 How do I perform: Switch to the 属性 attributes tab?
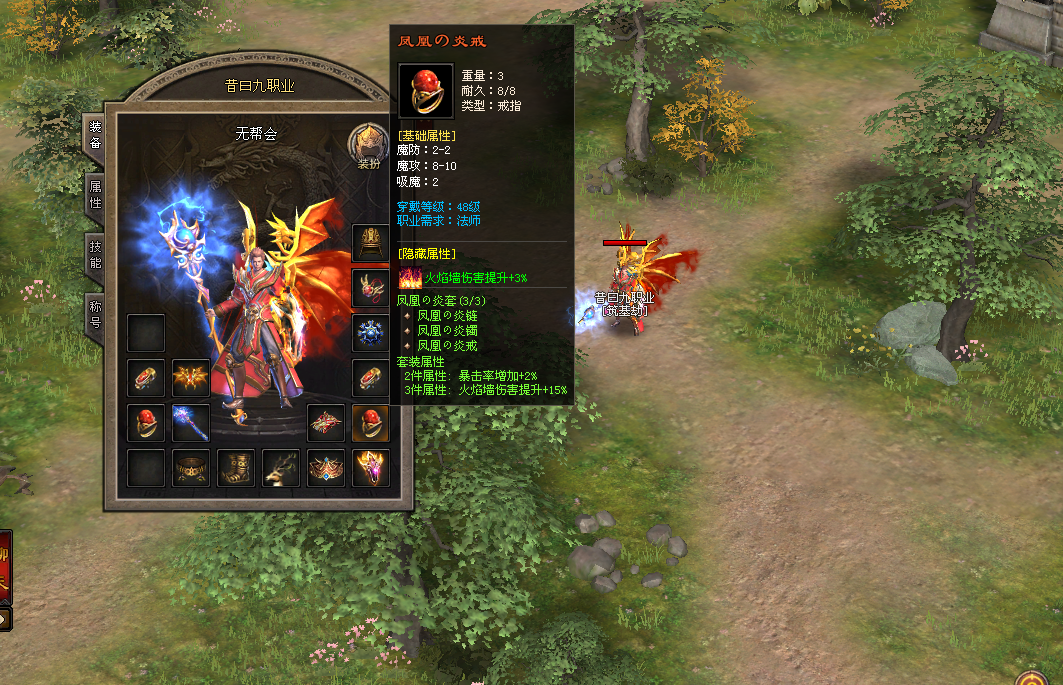96,193
